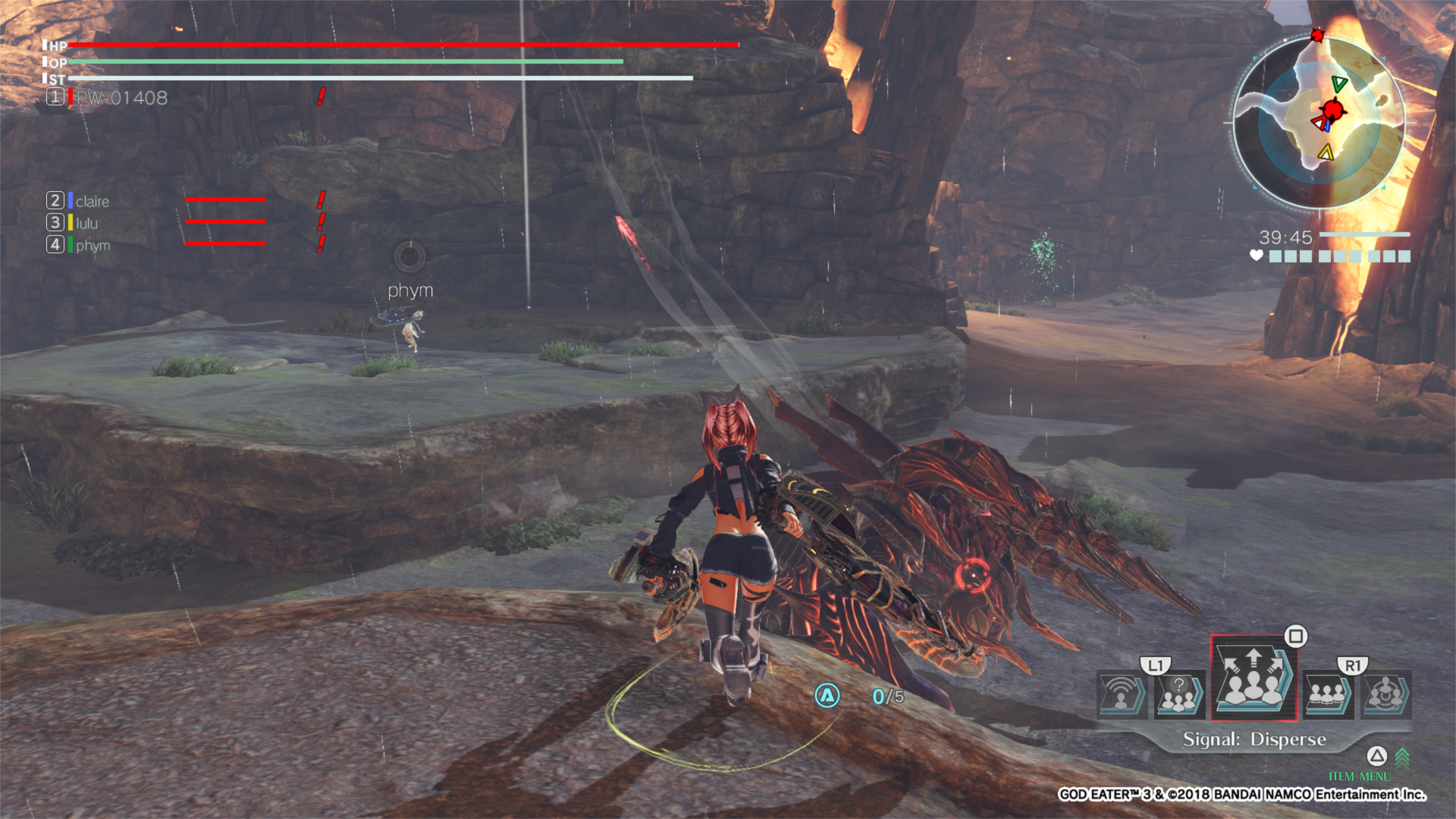Select teammate claire in the party list

point(91,201)
